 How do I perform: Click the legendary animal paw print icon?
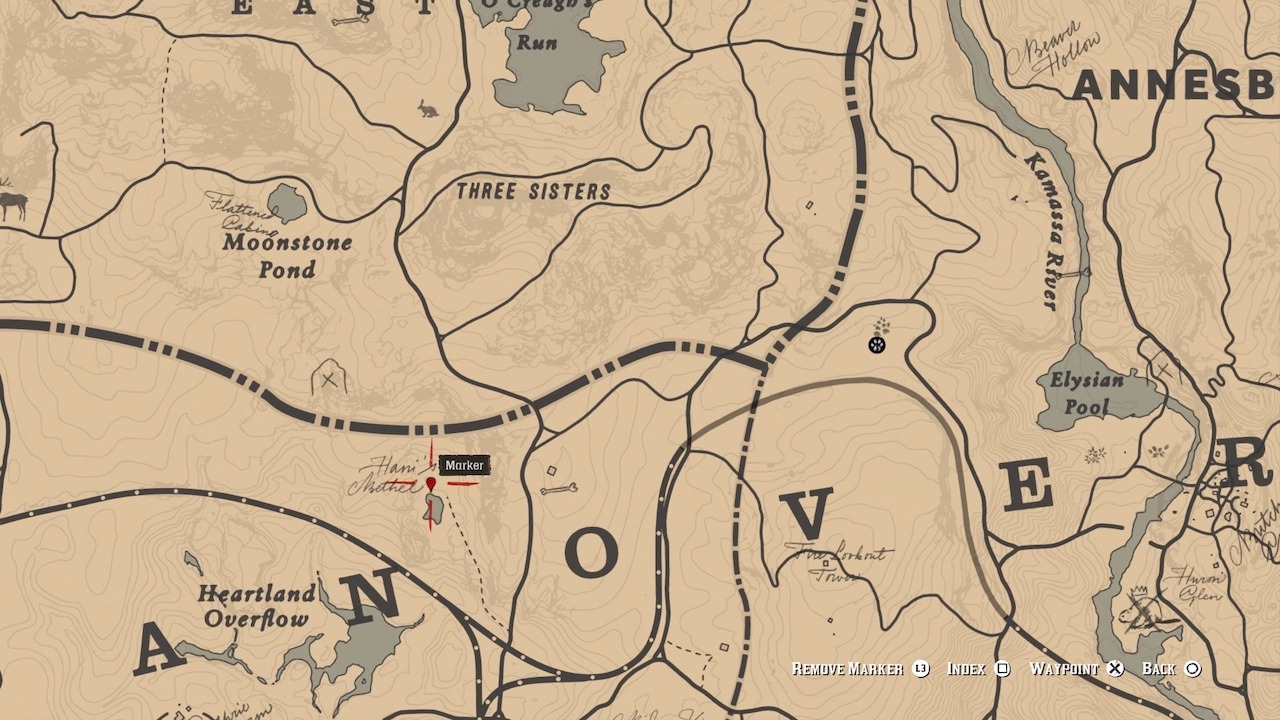(x=878, y=344)
